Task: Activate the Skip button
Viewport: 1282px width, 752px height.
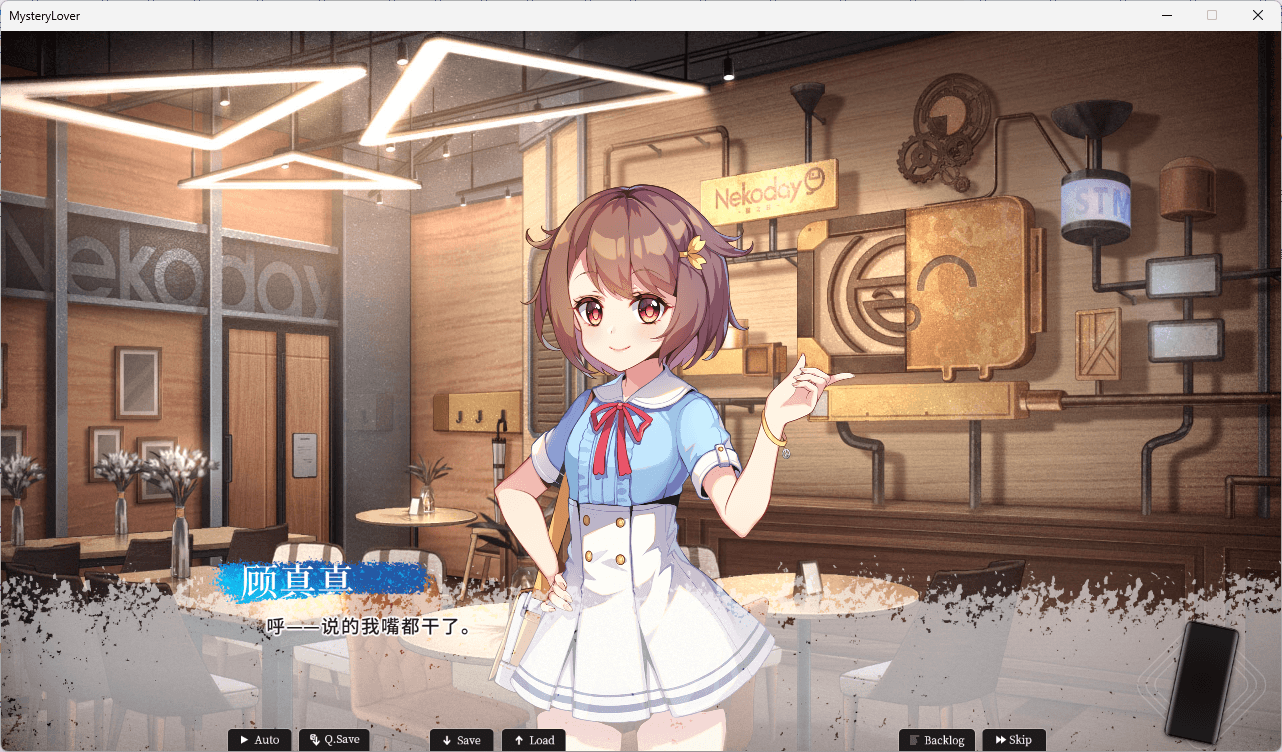Action: pos(1014,740)
